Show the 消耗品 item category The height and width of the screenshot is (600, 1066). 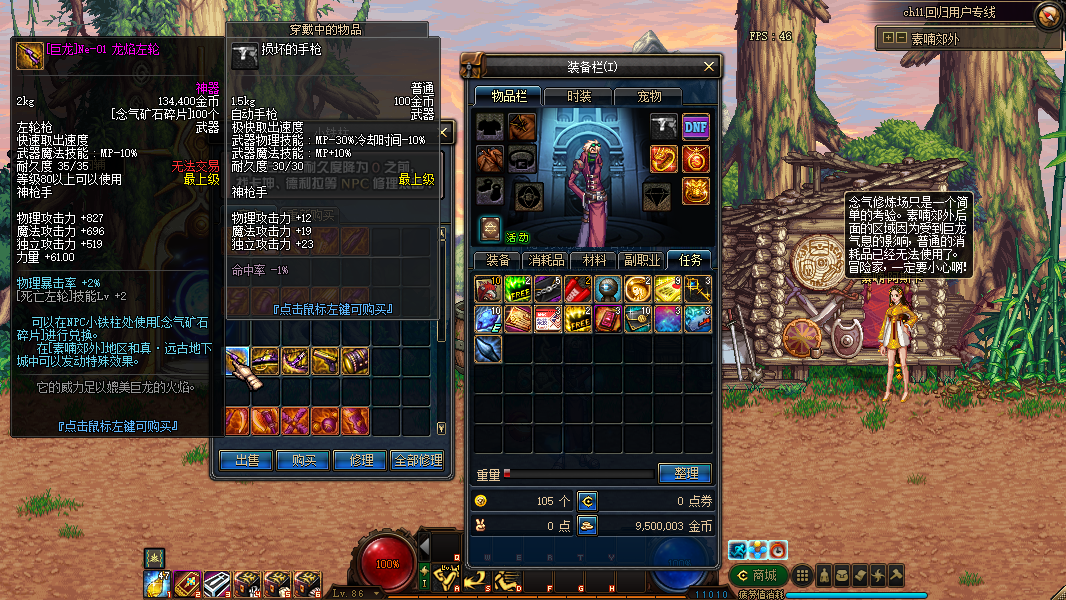546,260
